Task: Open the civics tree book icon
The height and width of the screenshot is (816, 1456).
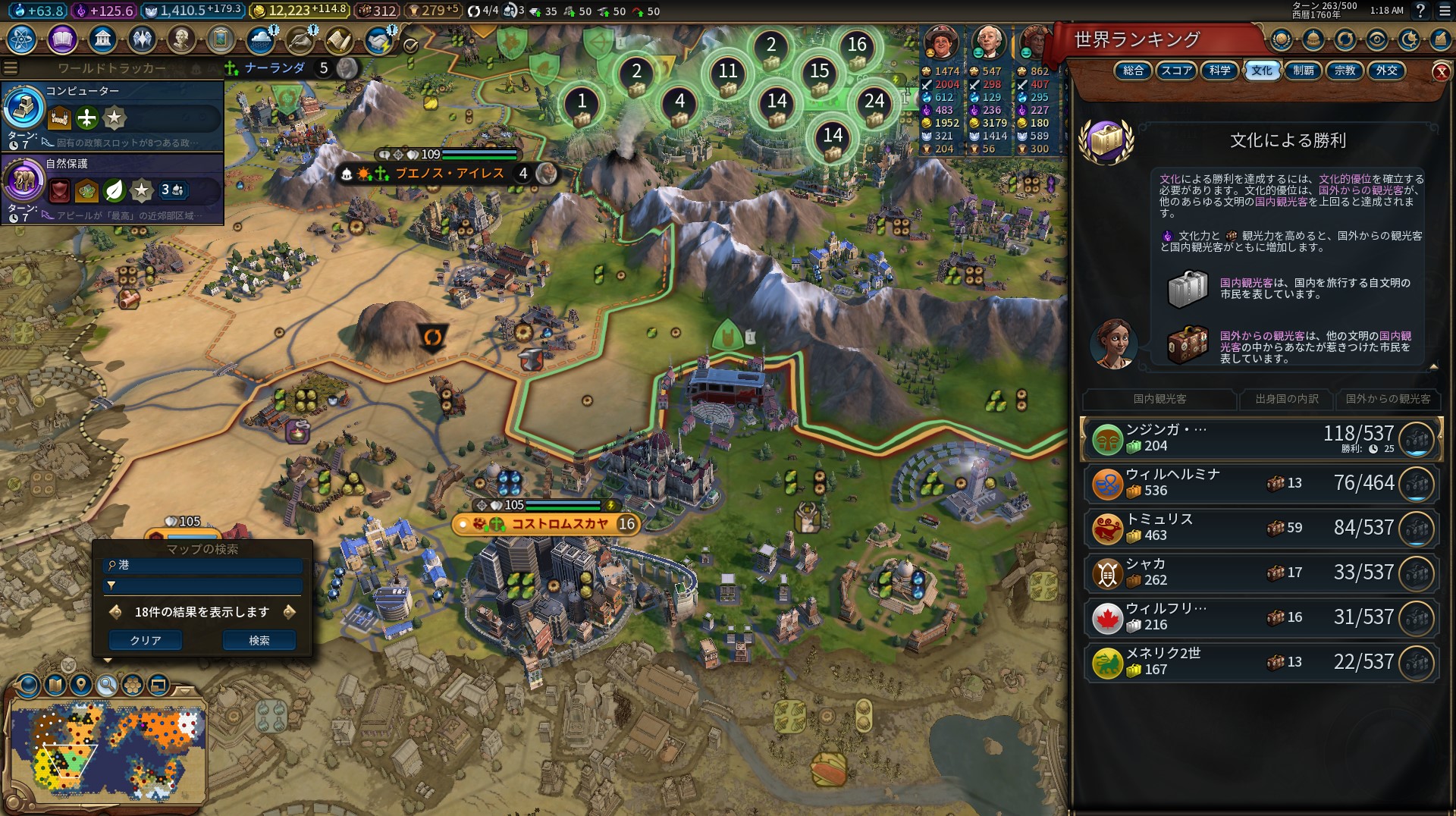Action: click(62, 39)
